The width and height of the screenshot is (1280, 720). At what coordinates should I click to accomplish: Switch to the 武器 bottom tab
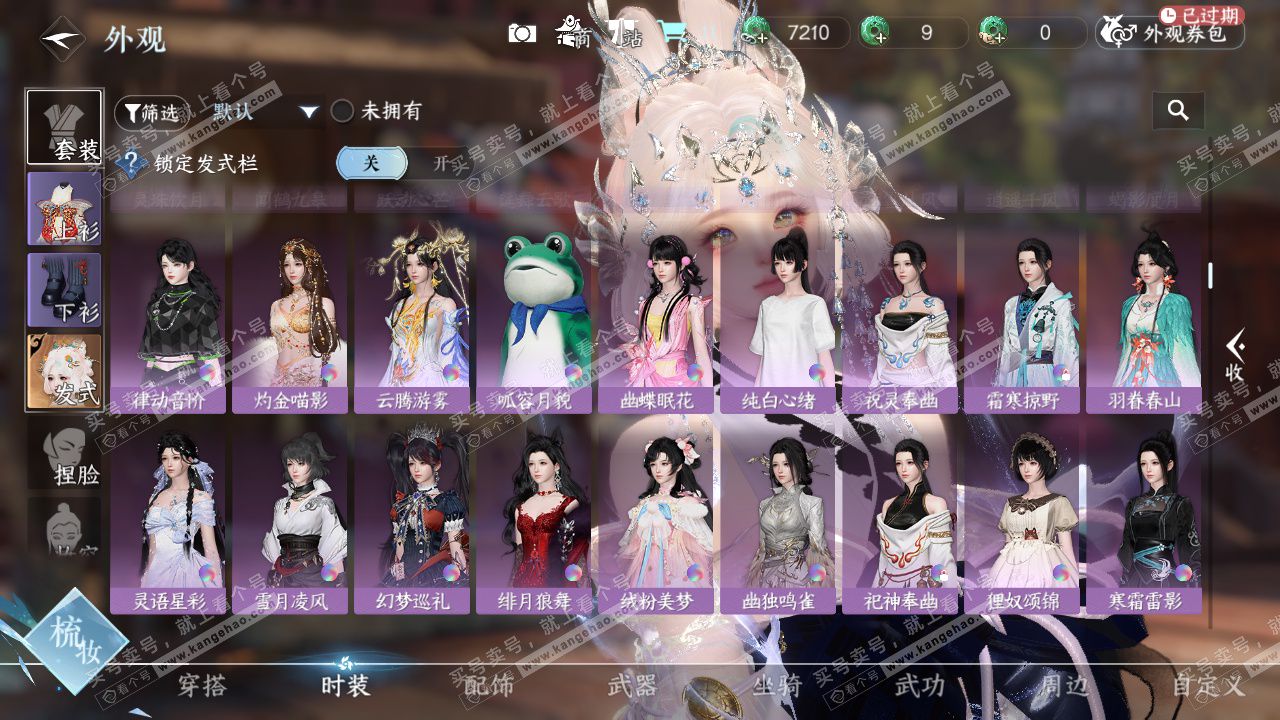pyautogui.click(x=632, y=685)
